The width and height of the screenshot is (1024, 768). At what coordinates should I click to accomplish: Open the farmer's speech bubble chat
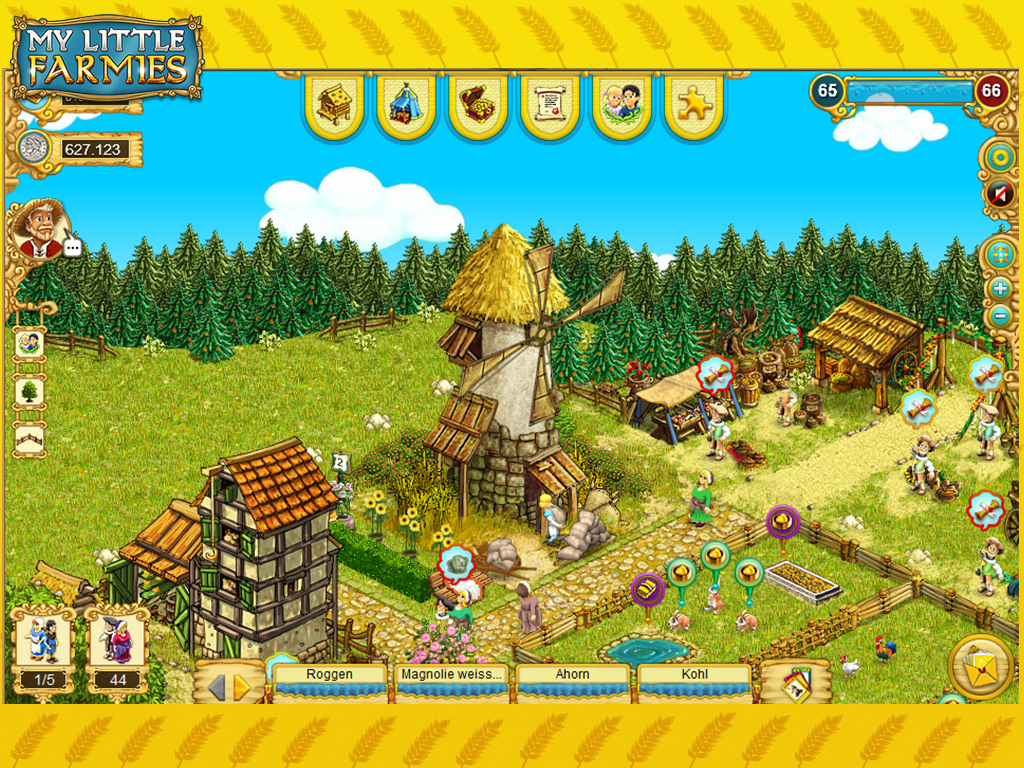click(x=73, y=247)
